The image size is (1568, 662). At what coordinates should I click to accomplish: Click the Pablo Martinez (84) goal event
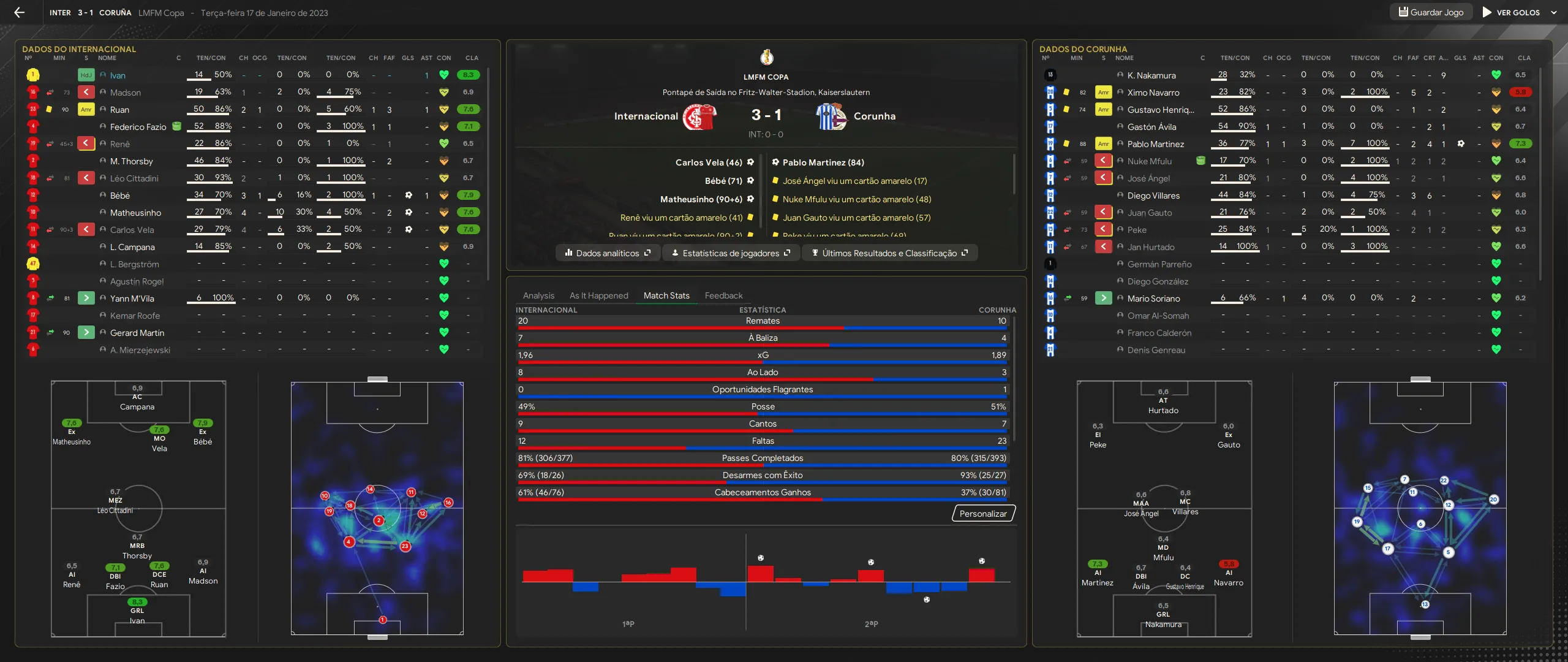(823, 162)
